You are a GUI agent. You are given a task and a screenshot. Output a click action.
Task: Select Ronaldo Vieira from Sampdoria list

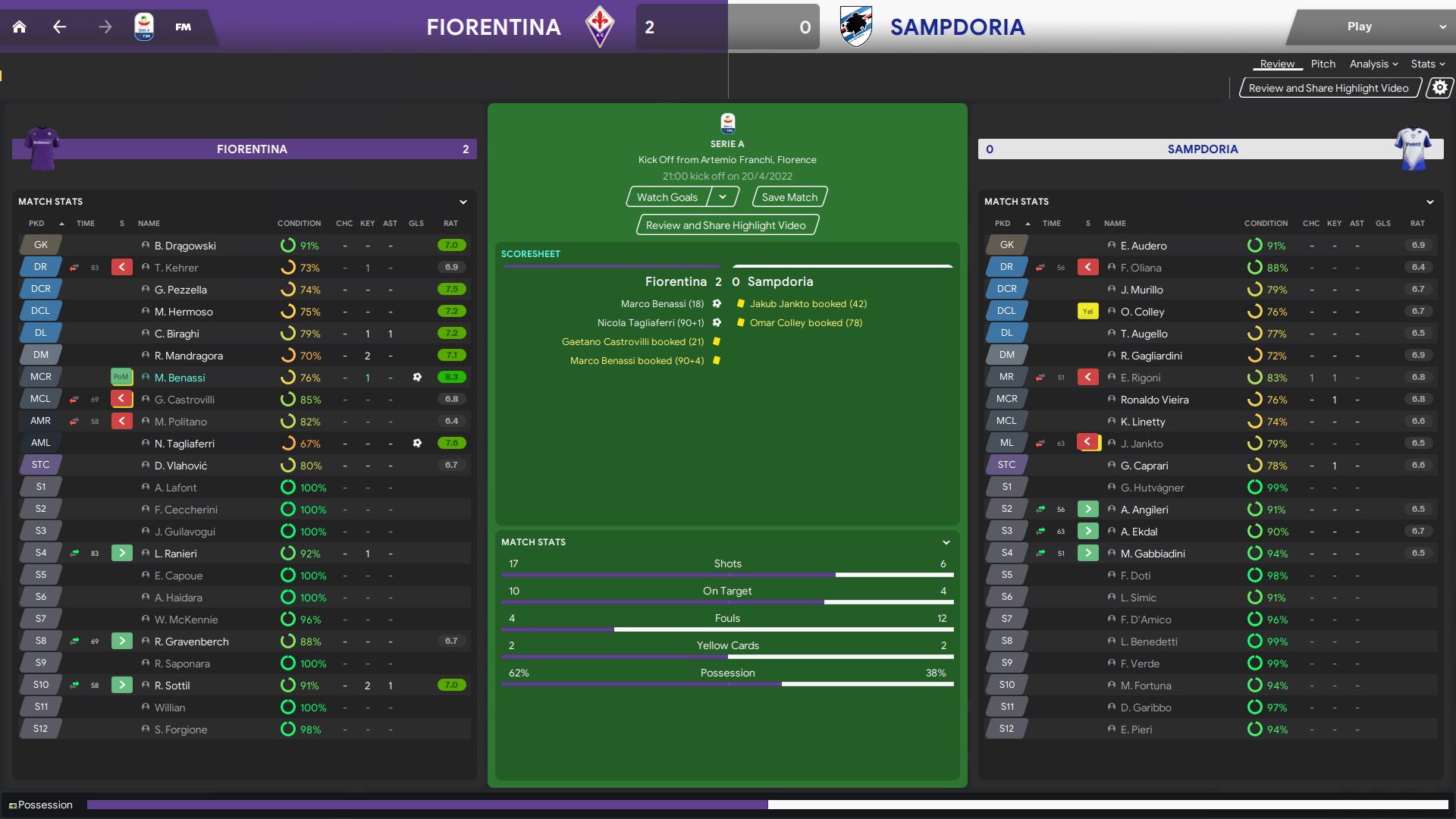1154,400
